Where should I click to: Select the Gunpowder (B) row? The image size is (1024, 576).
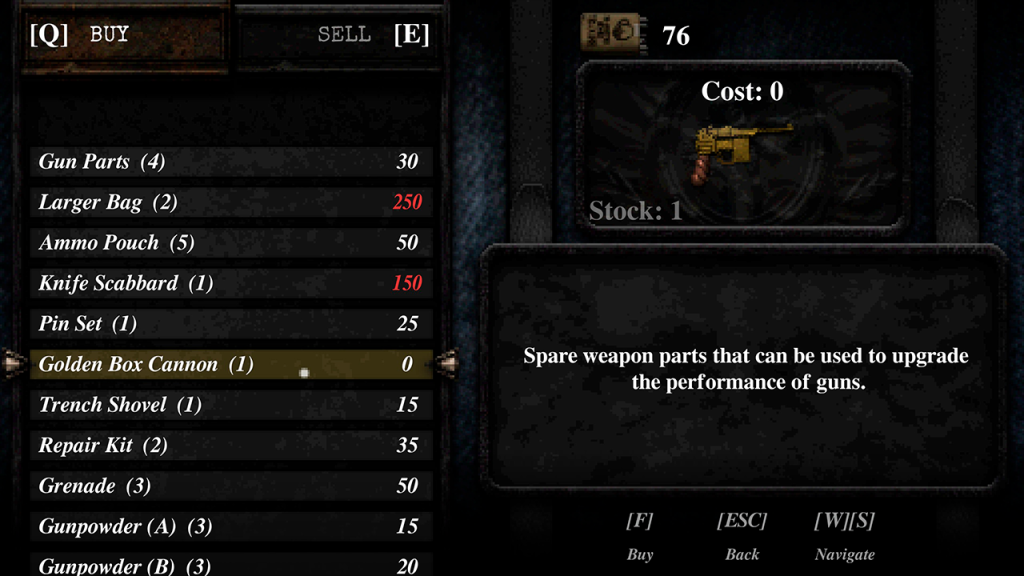point(231,564)
